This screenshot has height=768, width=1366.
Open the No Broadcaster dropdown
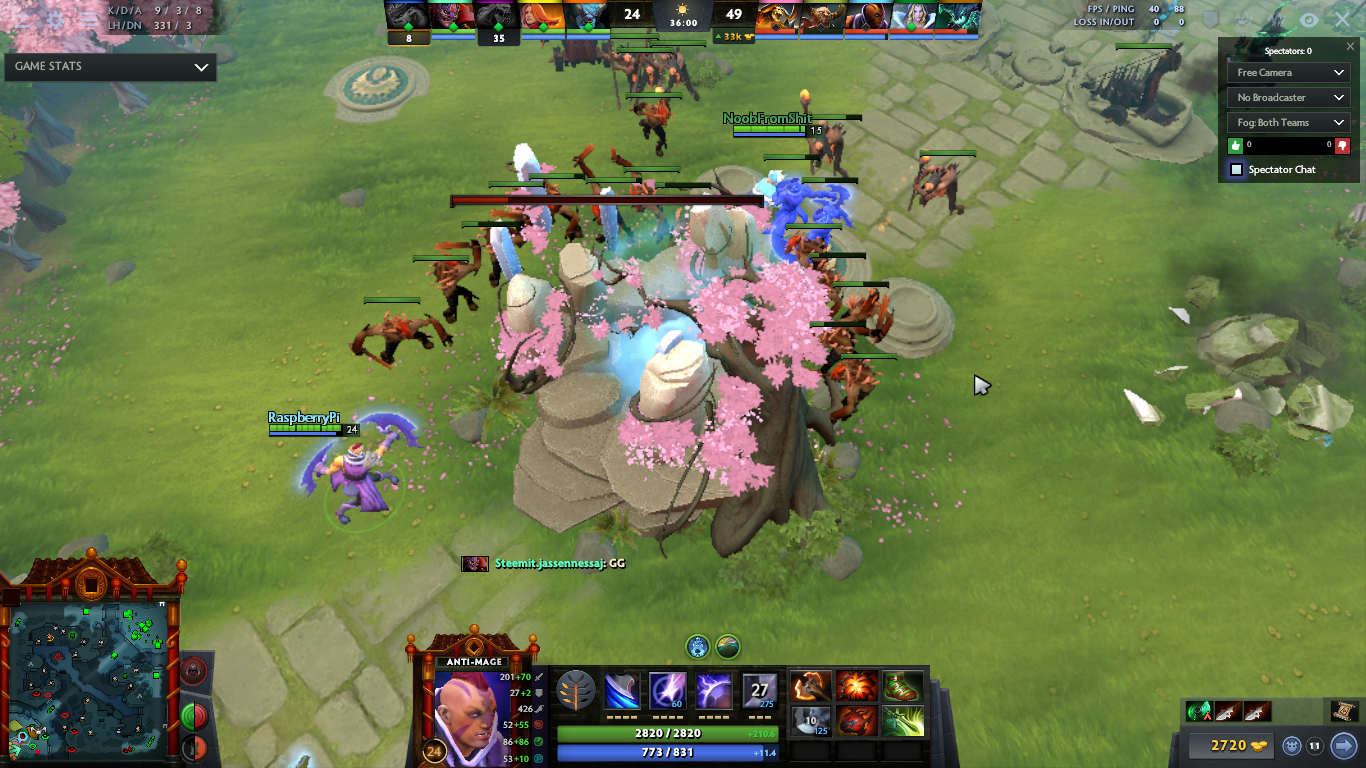point(1288,98)
